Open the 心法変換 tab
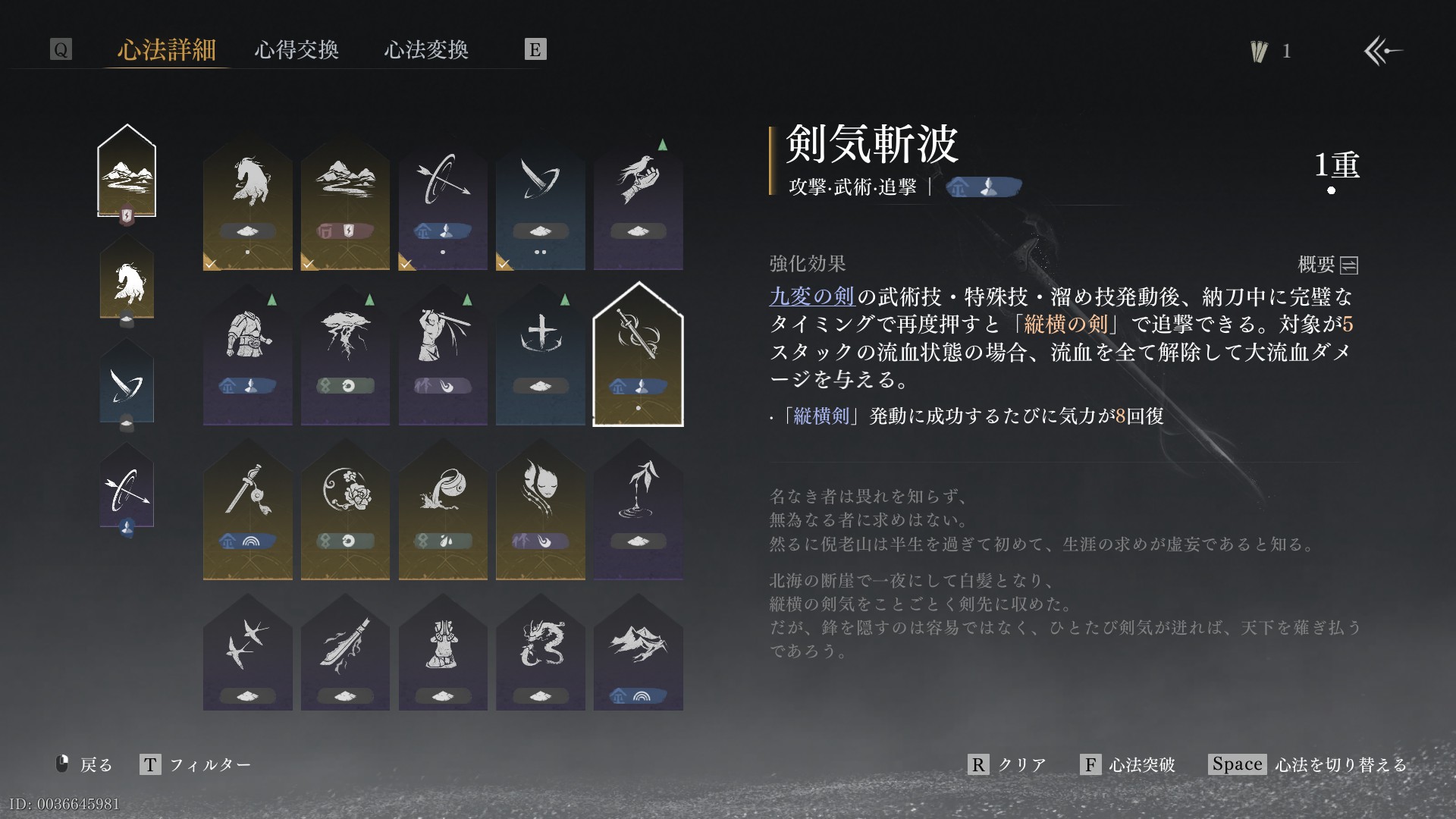The height and width of the screenshot is (819, 1456). click(x=426, y=50)
